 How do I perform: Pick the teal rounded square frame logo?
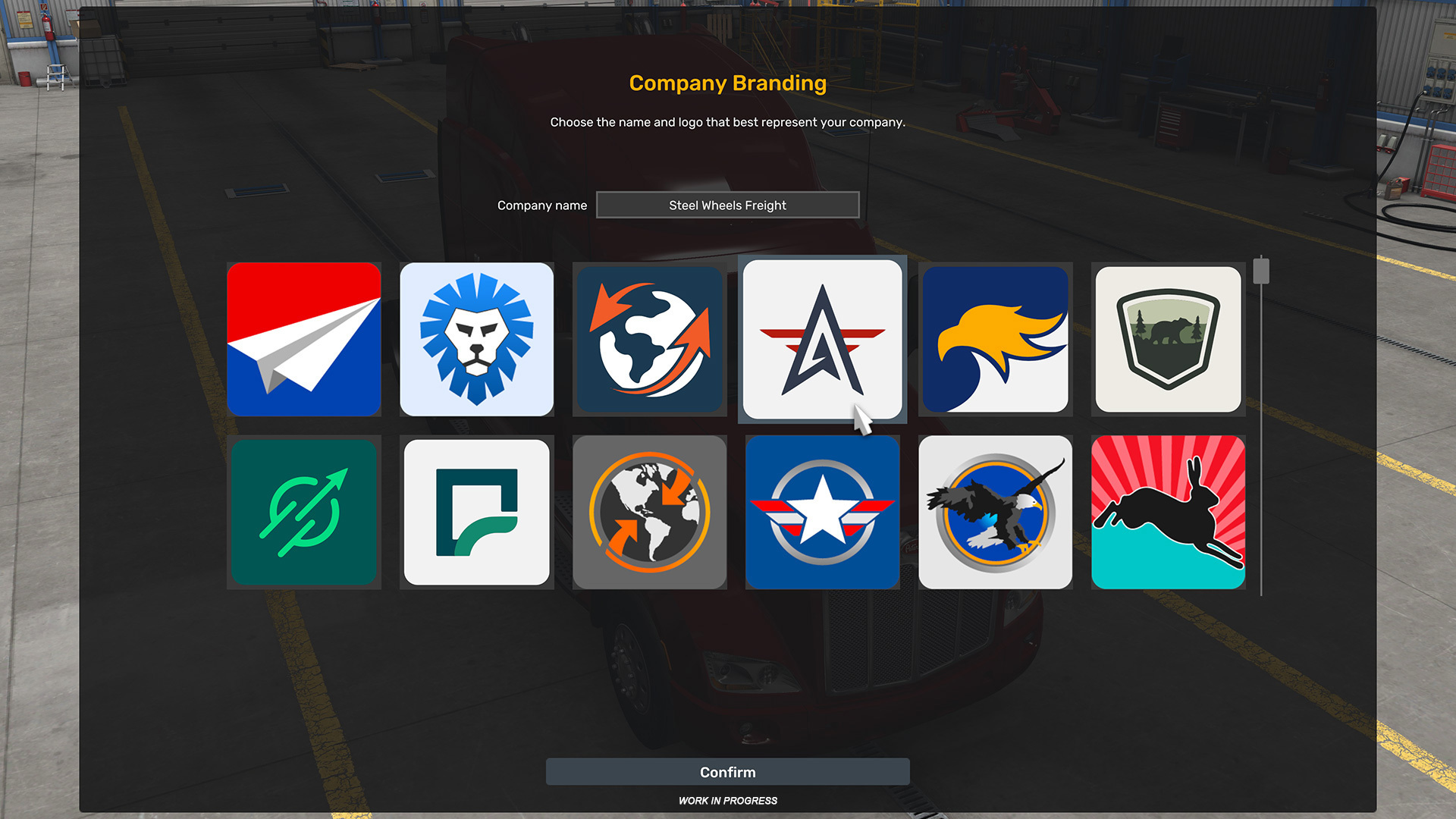point(476,512)
